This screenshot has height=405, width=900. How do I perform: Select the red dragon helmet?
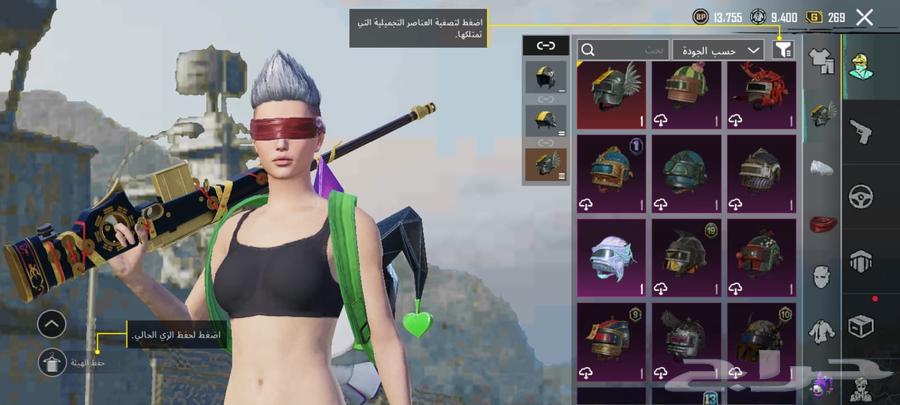[x=762, y=94]
